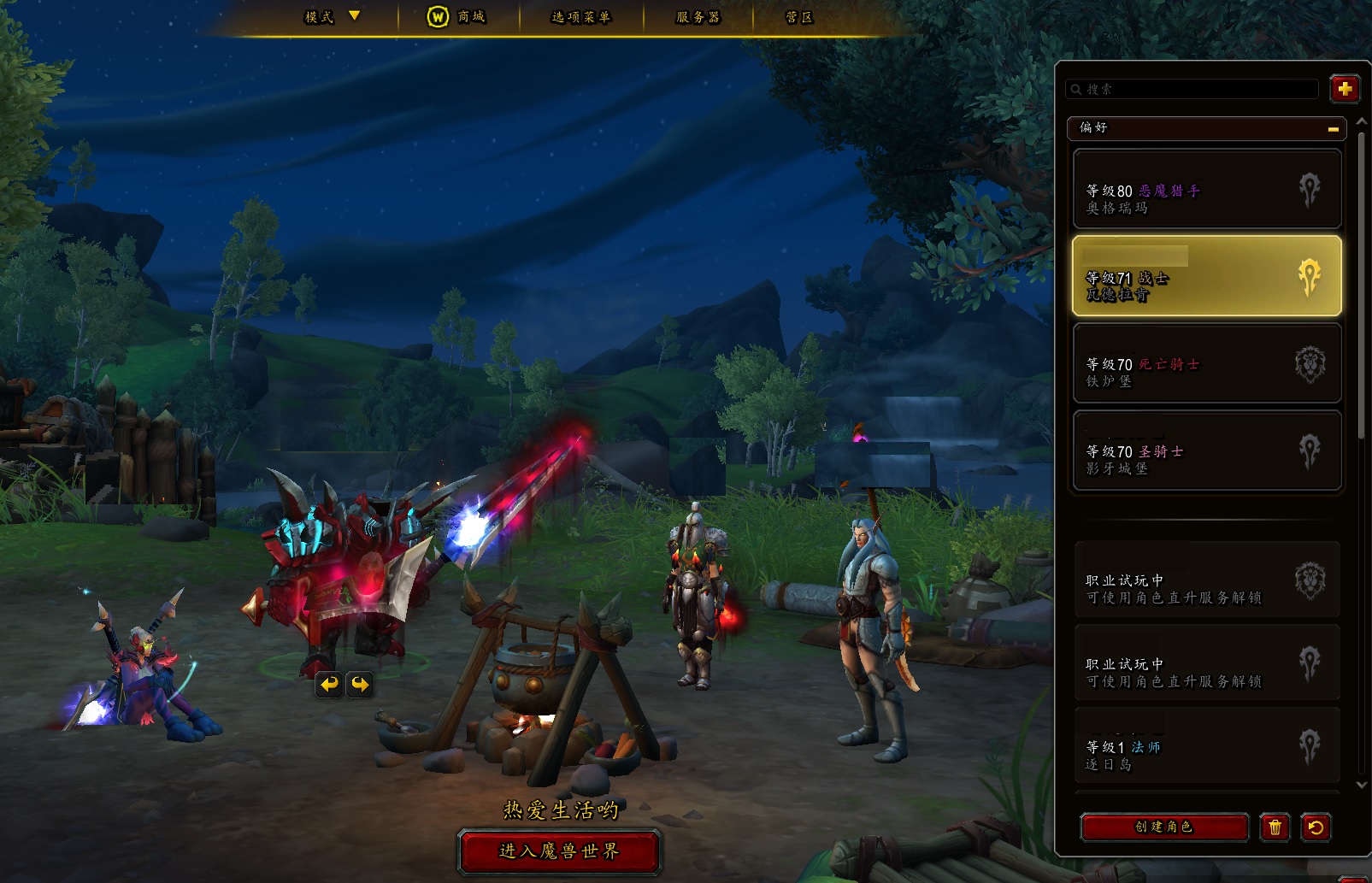Click the character search field
Image resolution: width=1372 pixels, height=883 pixels.
(1192, 89)
